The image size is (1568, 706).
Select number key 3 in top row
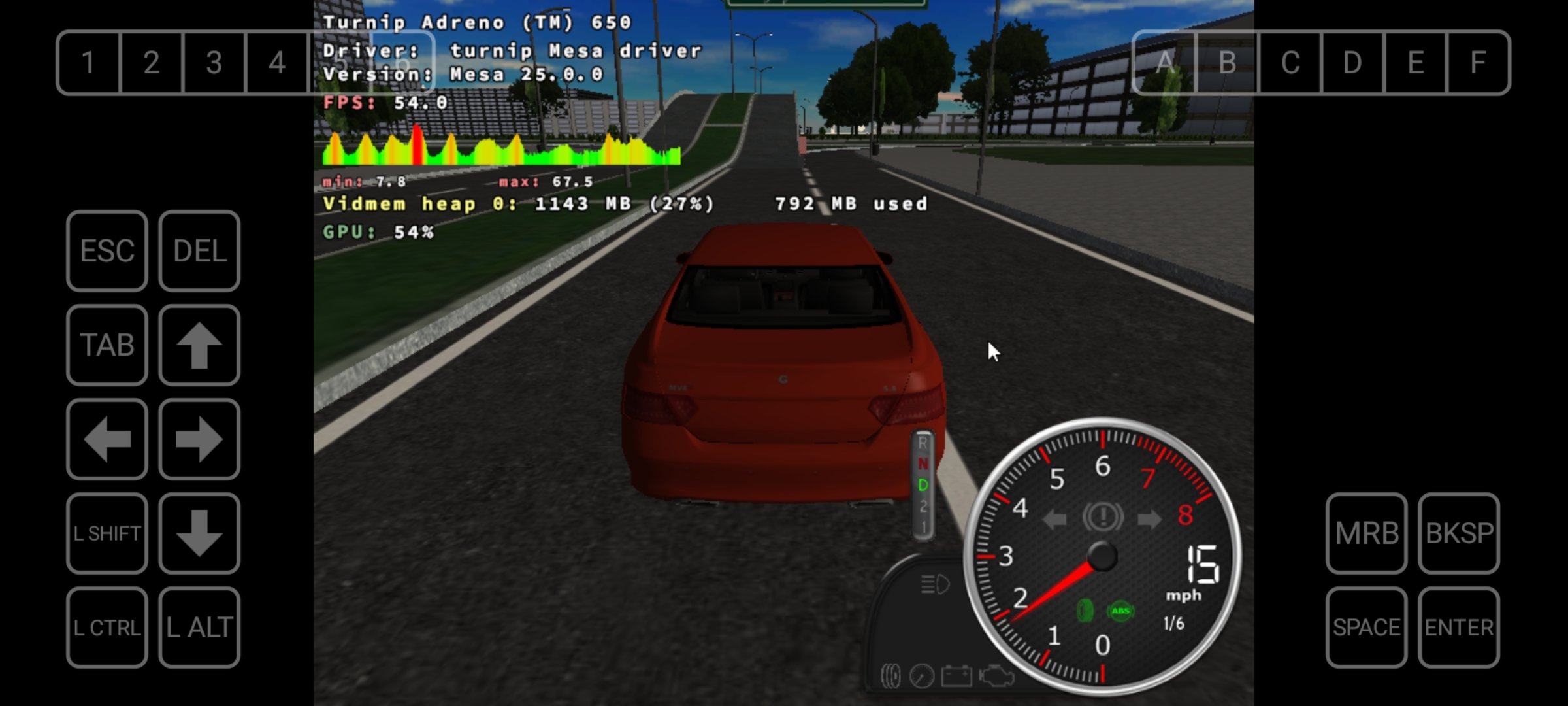pos(214,63)
